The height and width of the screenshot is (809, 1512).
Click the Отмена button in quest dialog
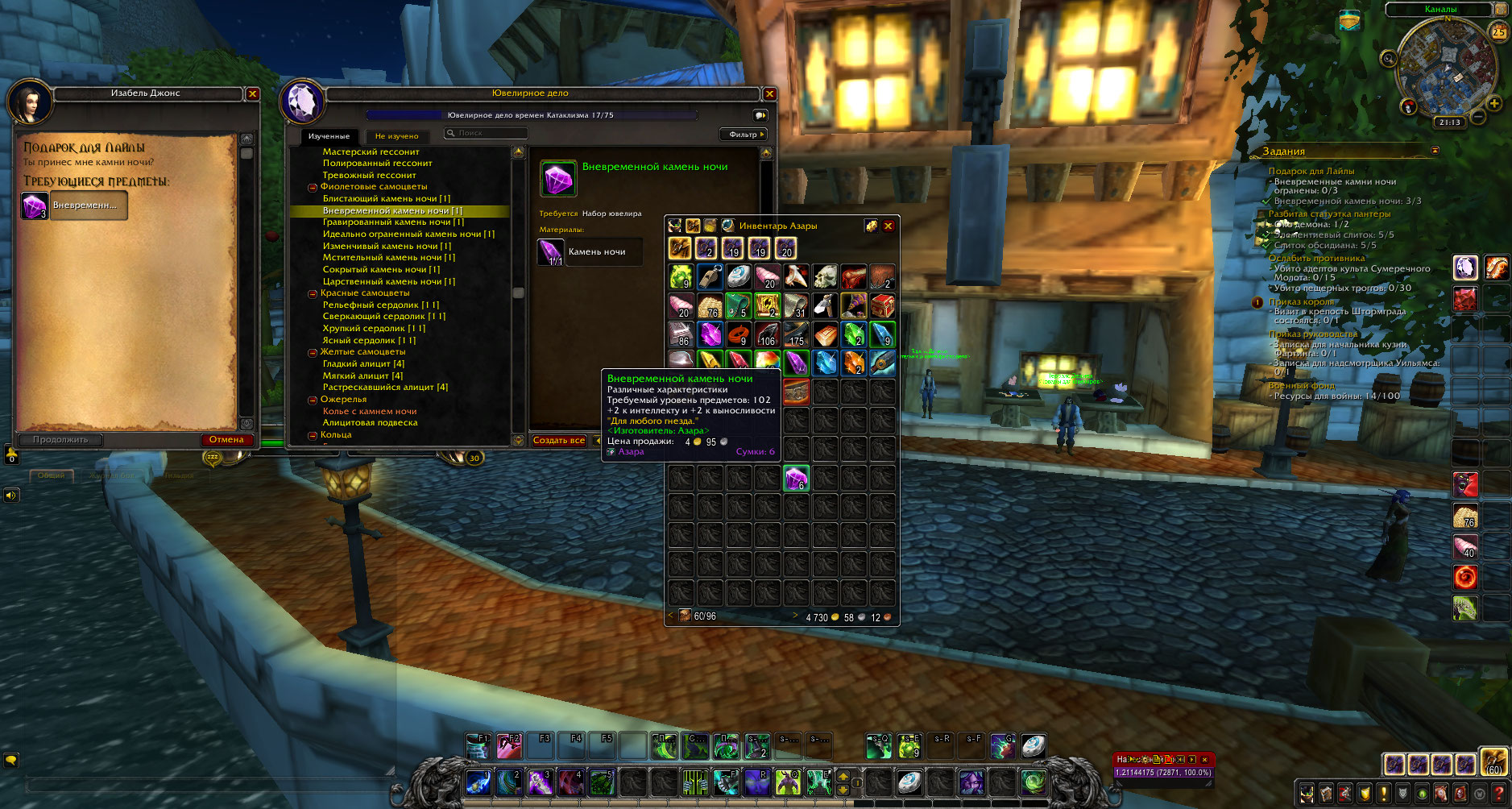coord(226,440)
